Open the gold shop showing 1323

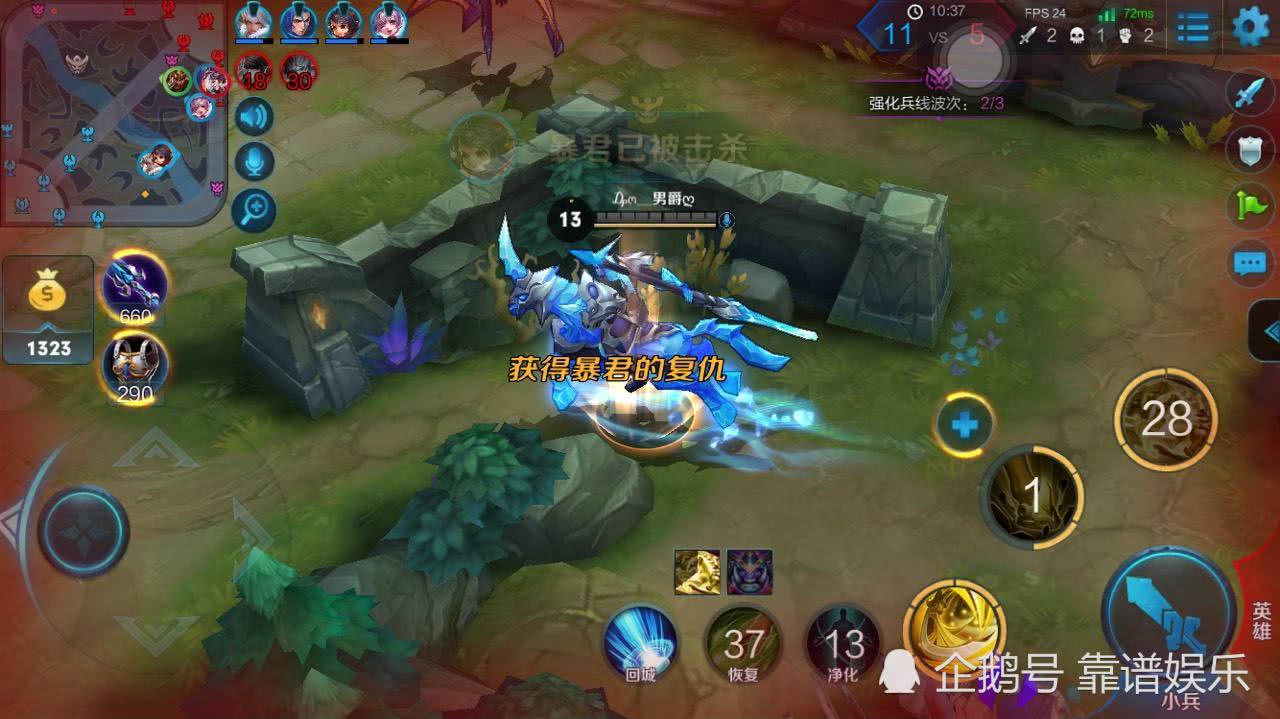47,310
